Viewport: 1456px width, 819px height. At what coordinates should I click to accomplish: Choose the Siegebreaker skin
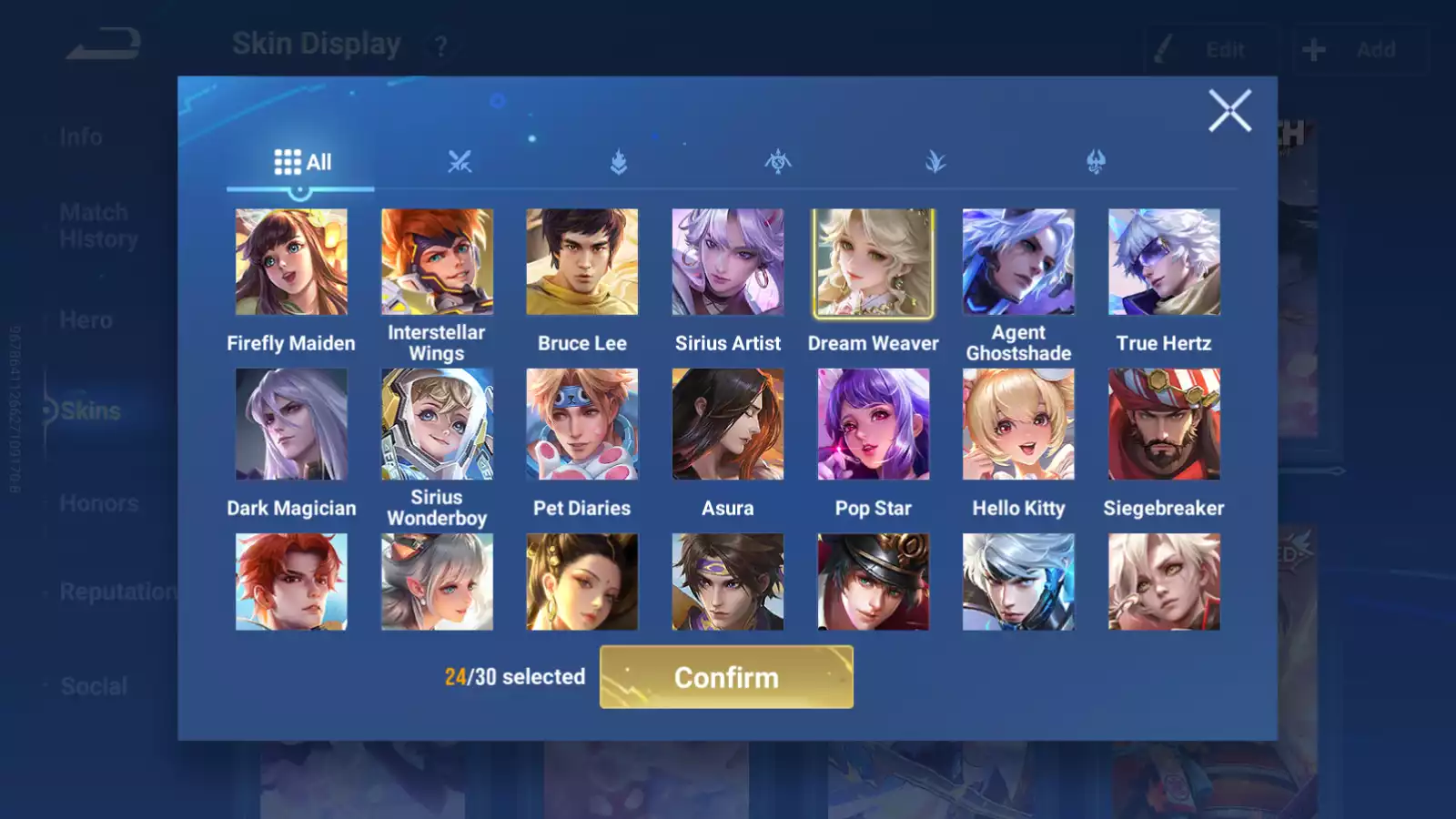pyautogui.click(x=1164, y=424)
